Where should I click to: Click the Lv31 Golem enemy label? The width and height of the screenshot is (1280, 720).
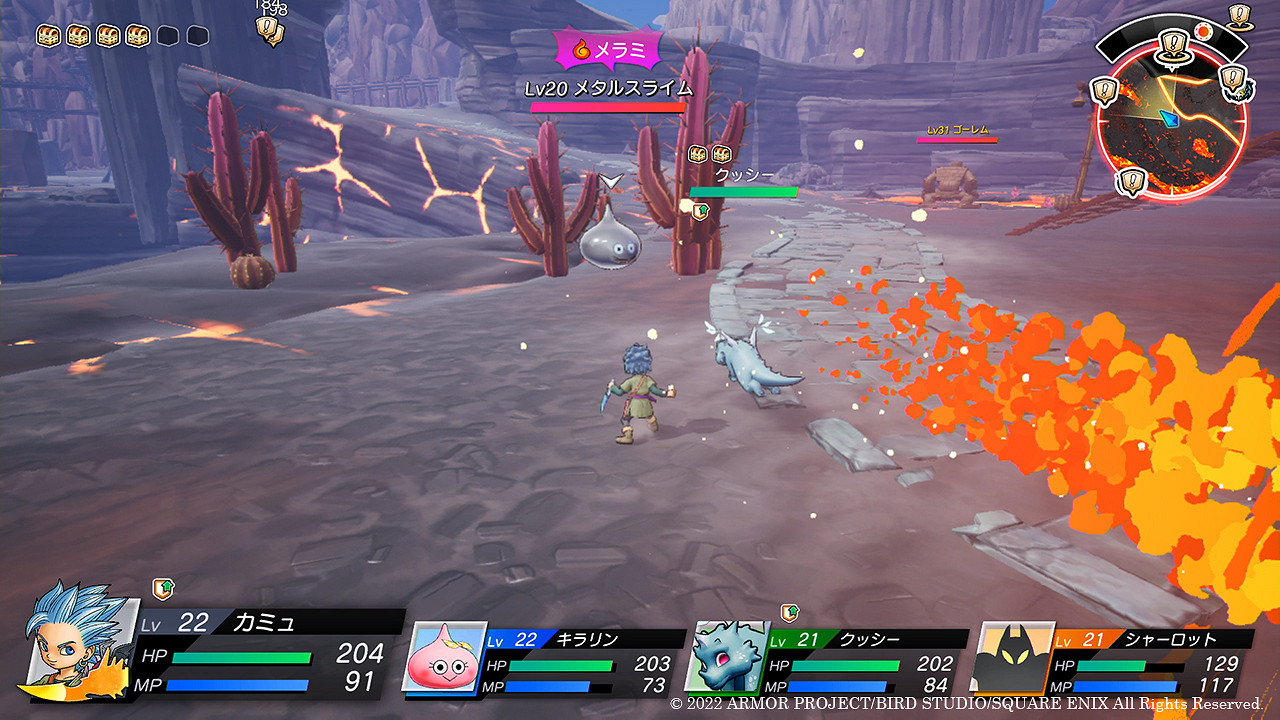(x=957, y=130)
